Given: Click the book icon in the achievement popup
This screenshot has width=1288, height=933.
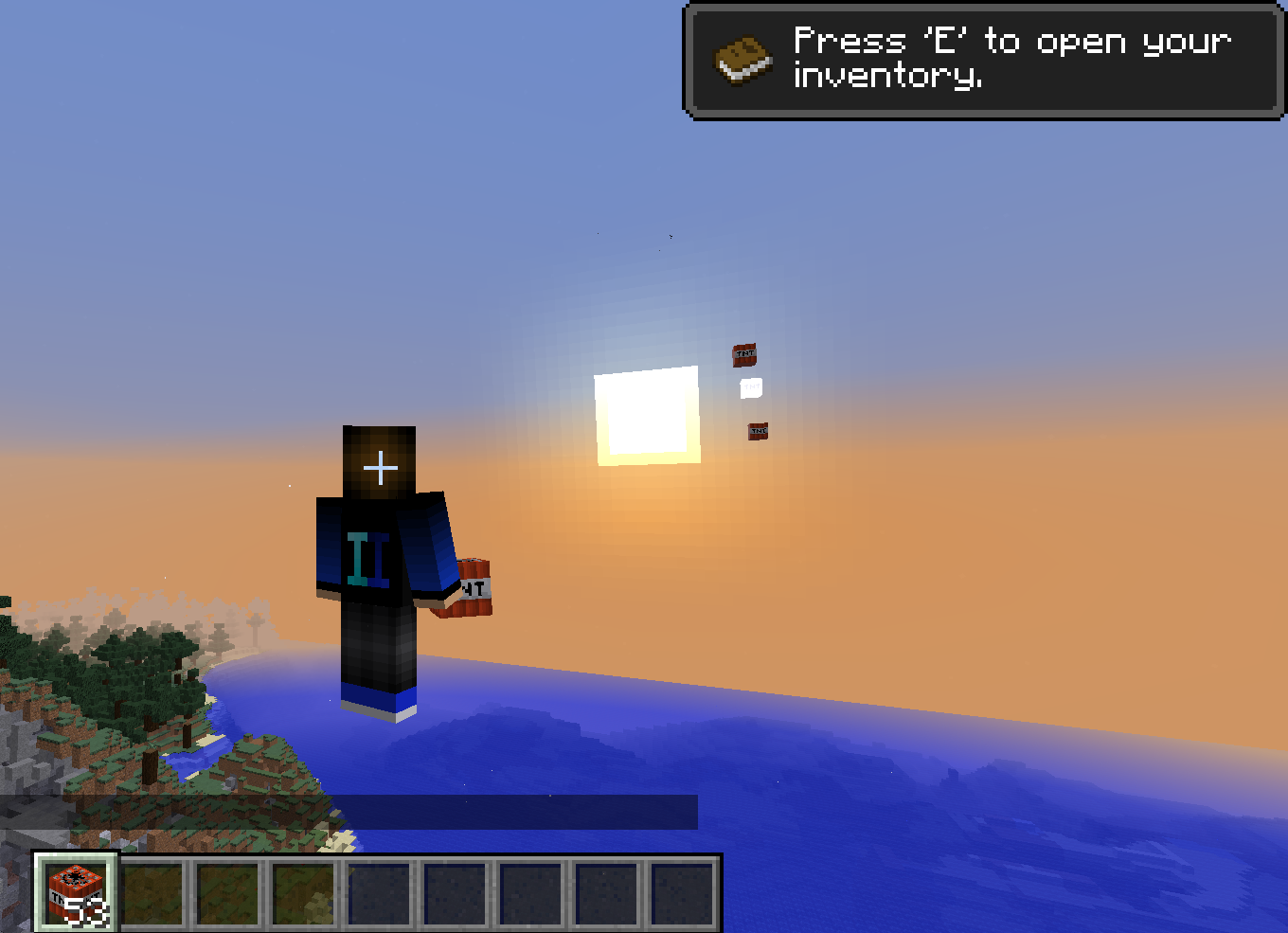Looking at the screenshot, I should 742,60.
